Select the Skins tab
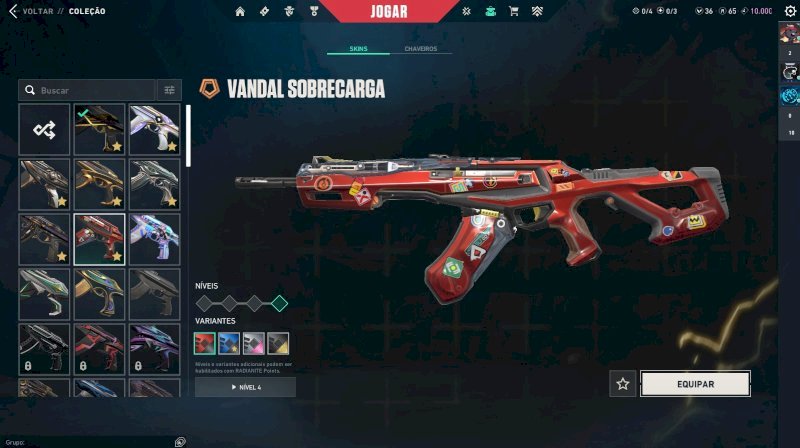The width and height of the screenshot is (800, 448). coord(358,49)
